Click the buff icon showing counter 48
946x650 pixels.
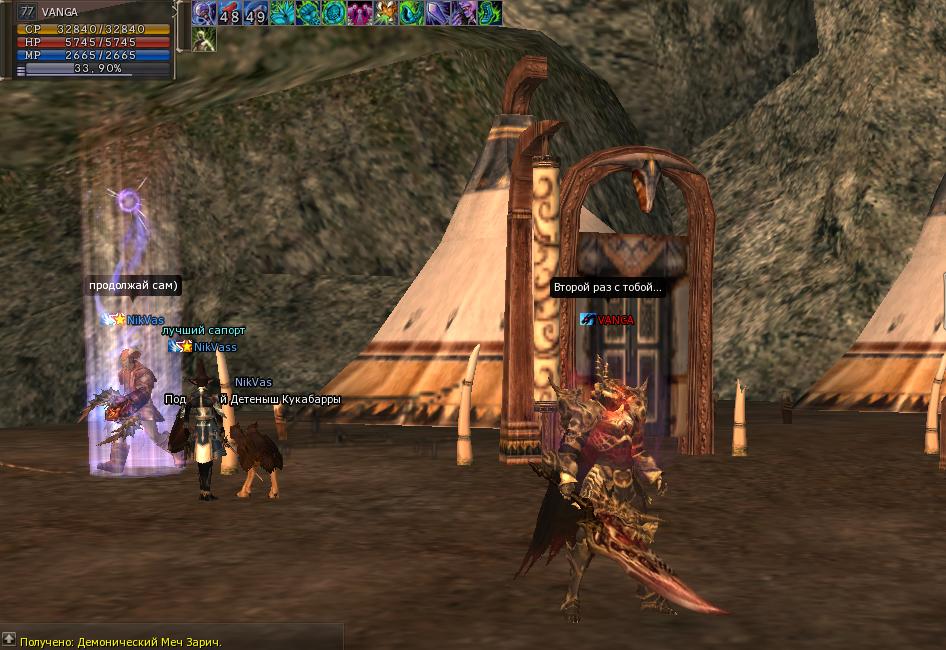(230, 13)
